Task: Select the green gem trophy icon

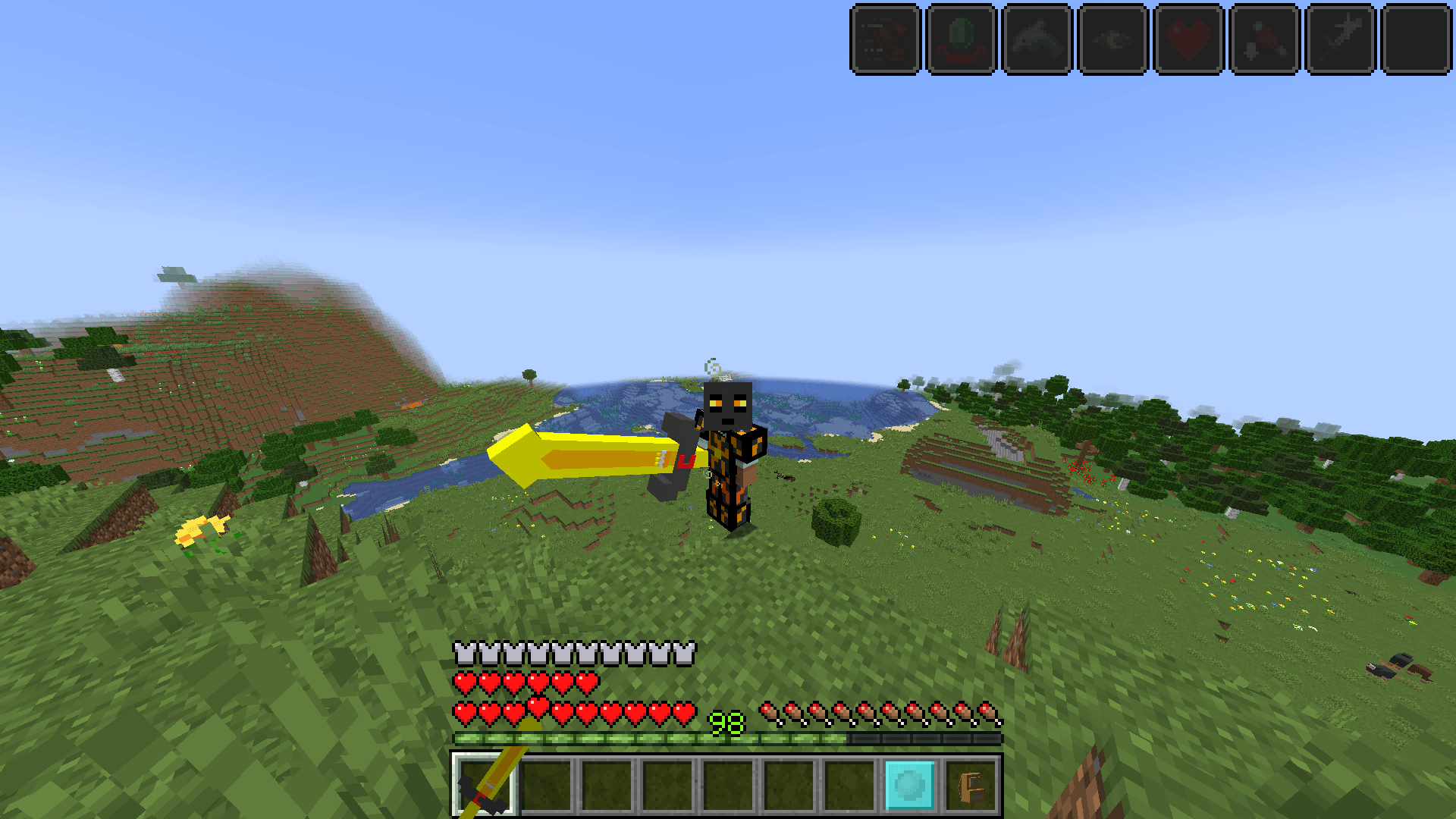Action: point(962,39)
